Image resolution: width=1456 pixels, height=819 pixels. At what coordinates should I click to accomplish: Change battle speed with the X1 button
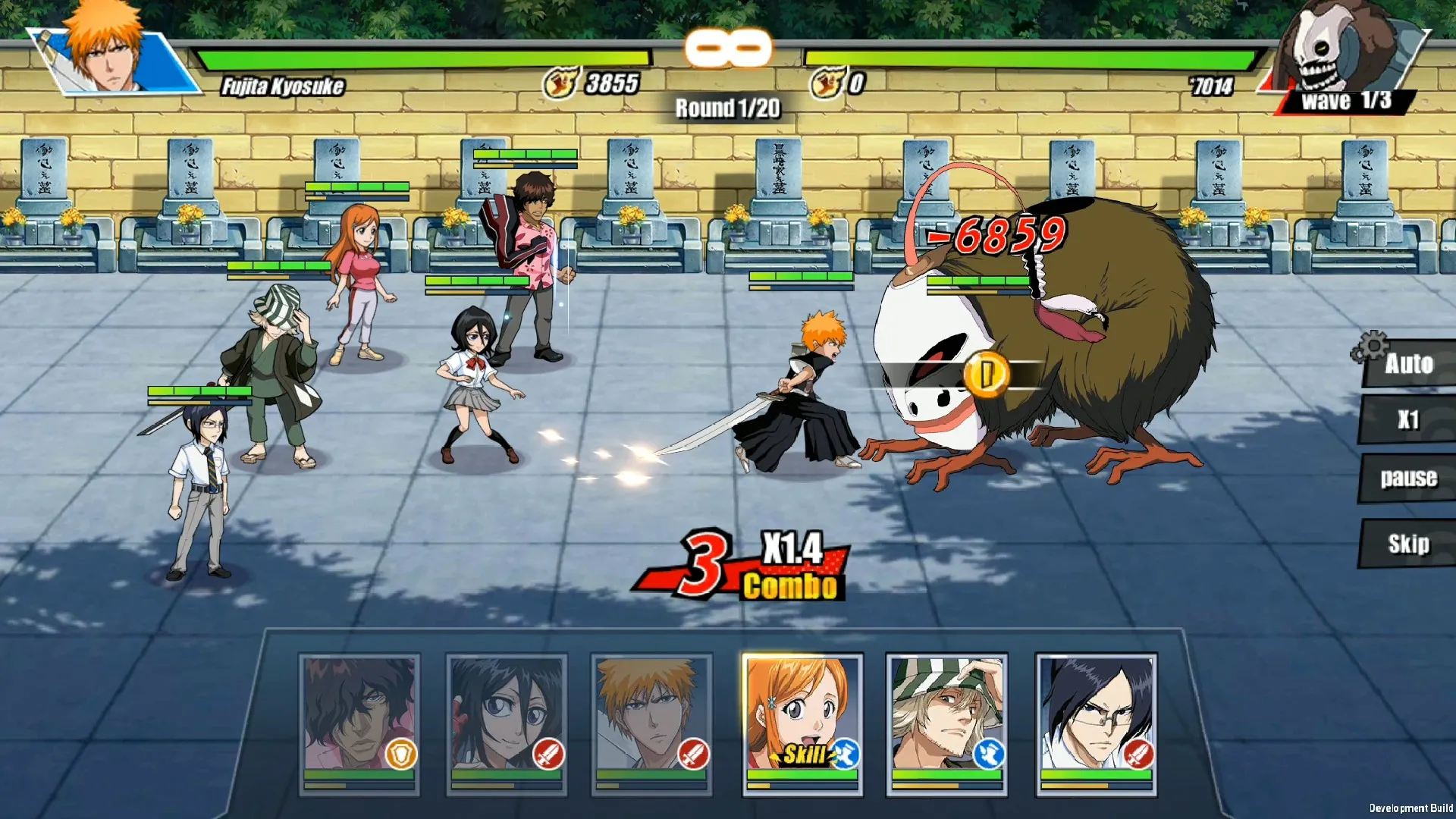1408,419
